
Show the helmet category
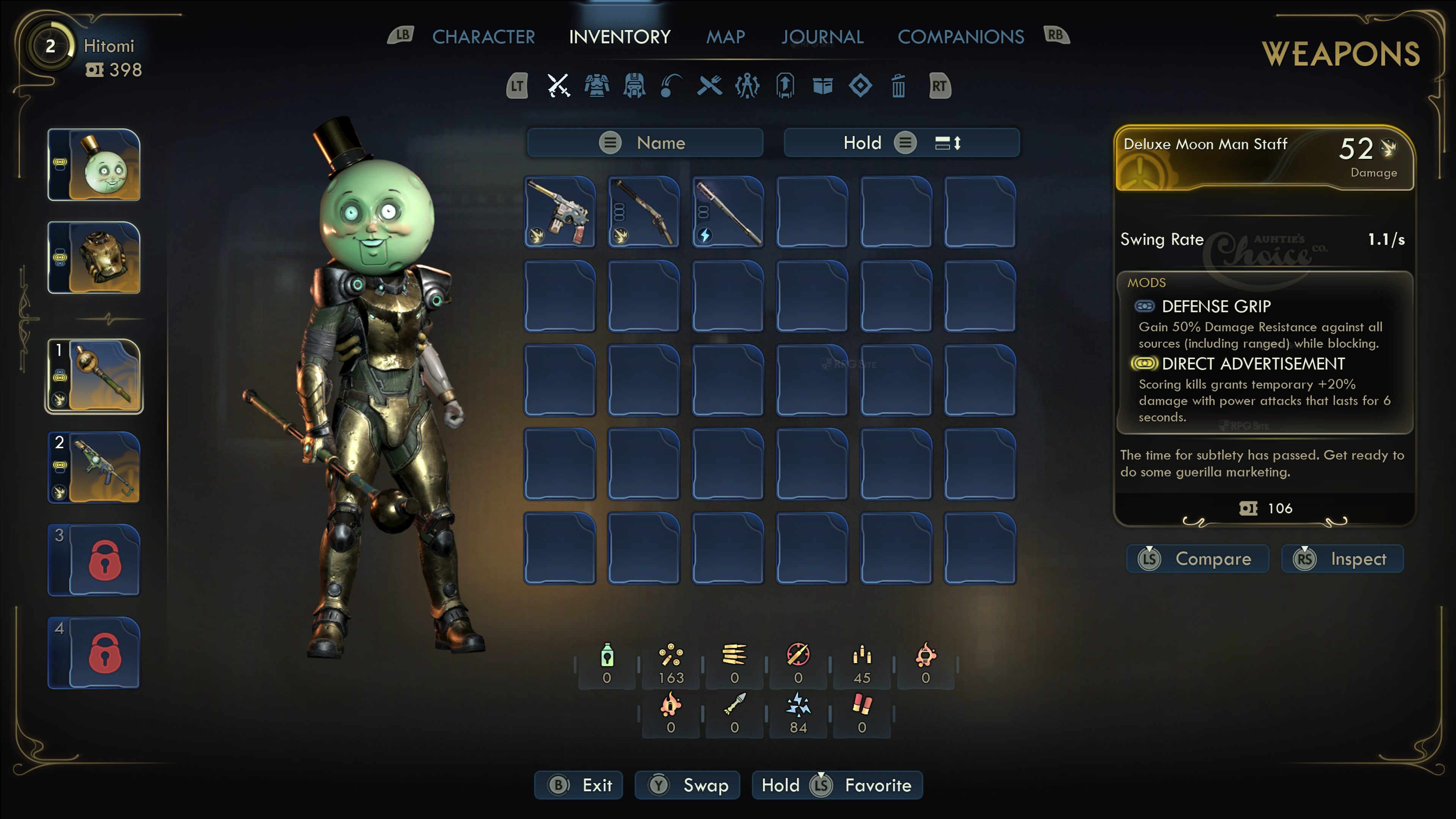point(634,86)
